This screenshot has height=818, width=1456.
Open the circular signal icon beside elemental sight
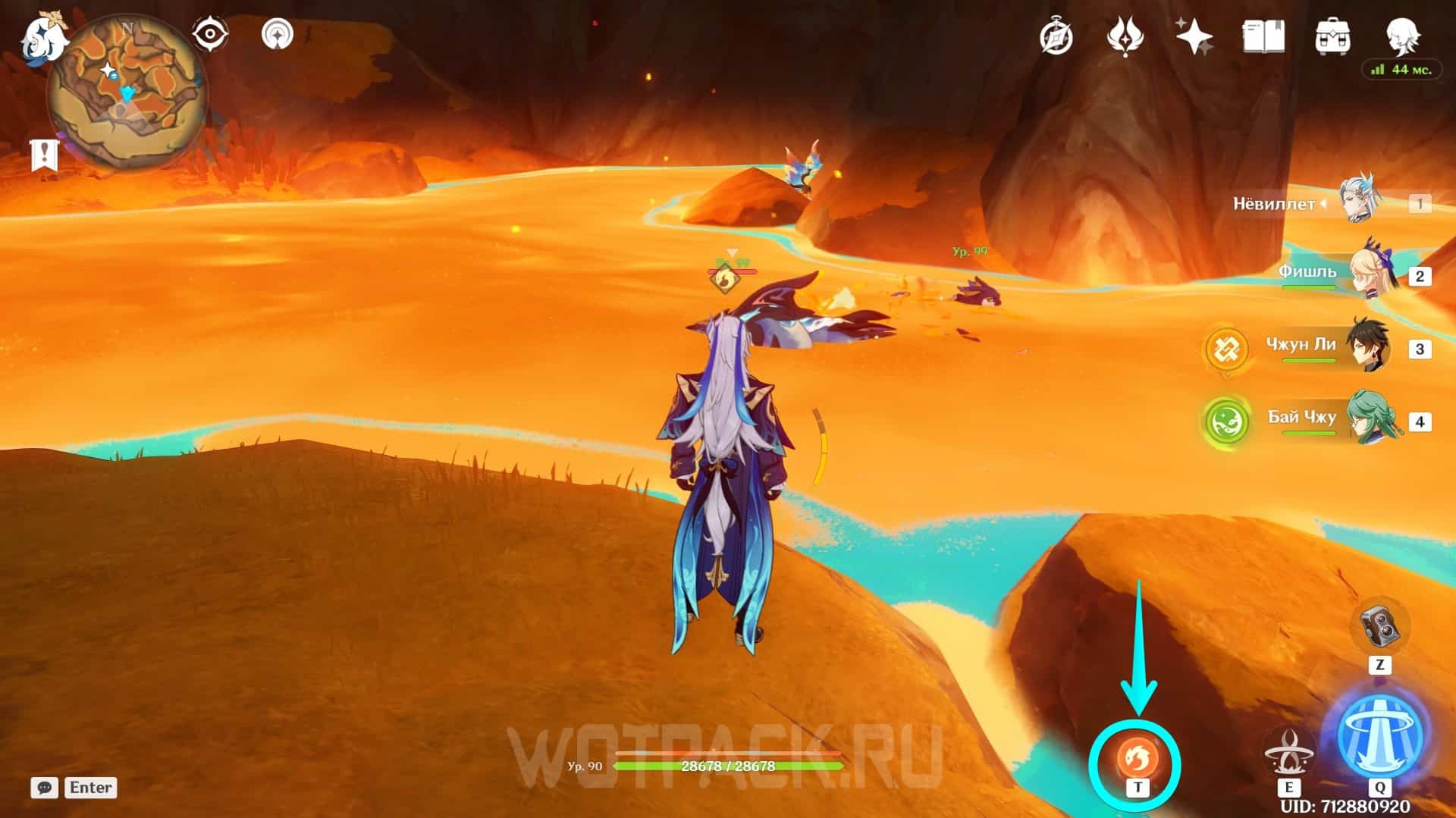pos(278,35)
